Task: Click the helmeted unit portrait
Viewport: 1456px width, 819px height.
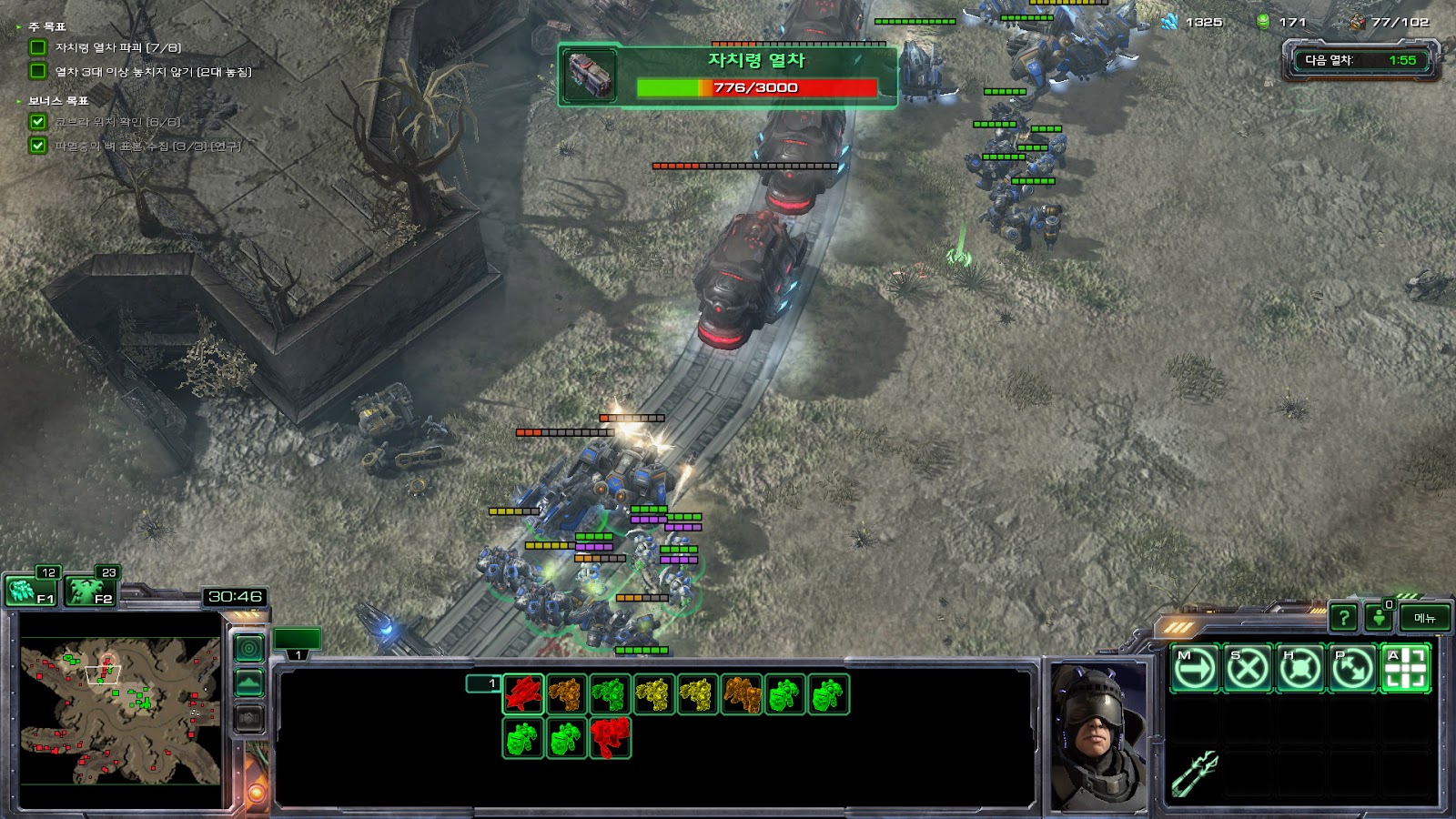Action: point(1098,735)
